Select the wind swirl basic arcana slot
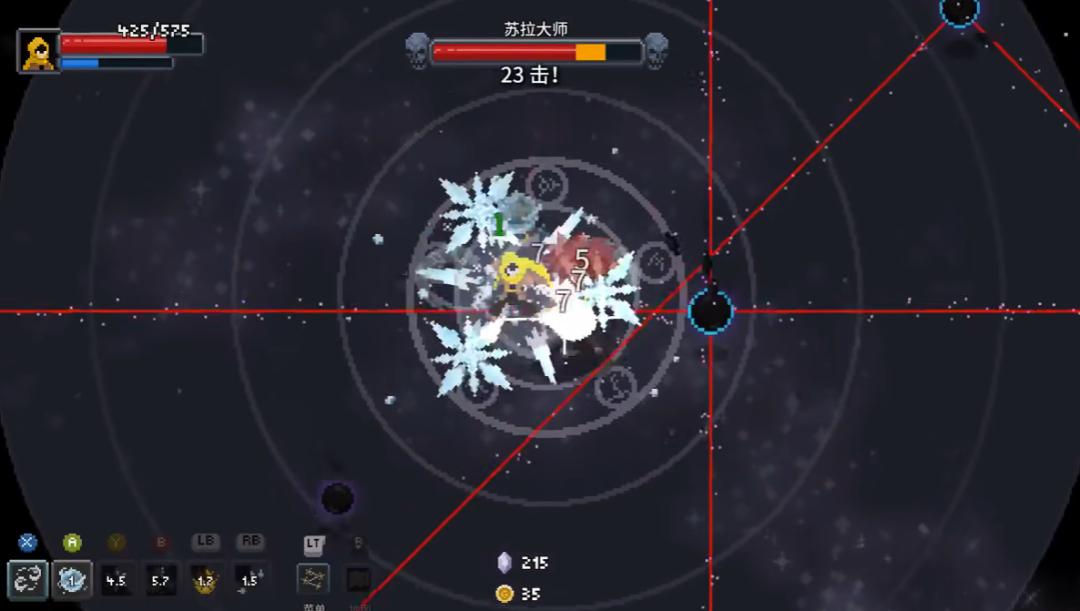The image size is (1080, 611). point(27,579)
